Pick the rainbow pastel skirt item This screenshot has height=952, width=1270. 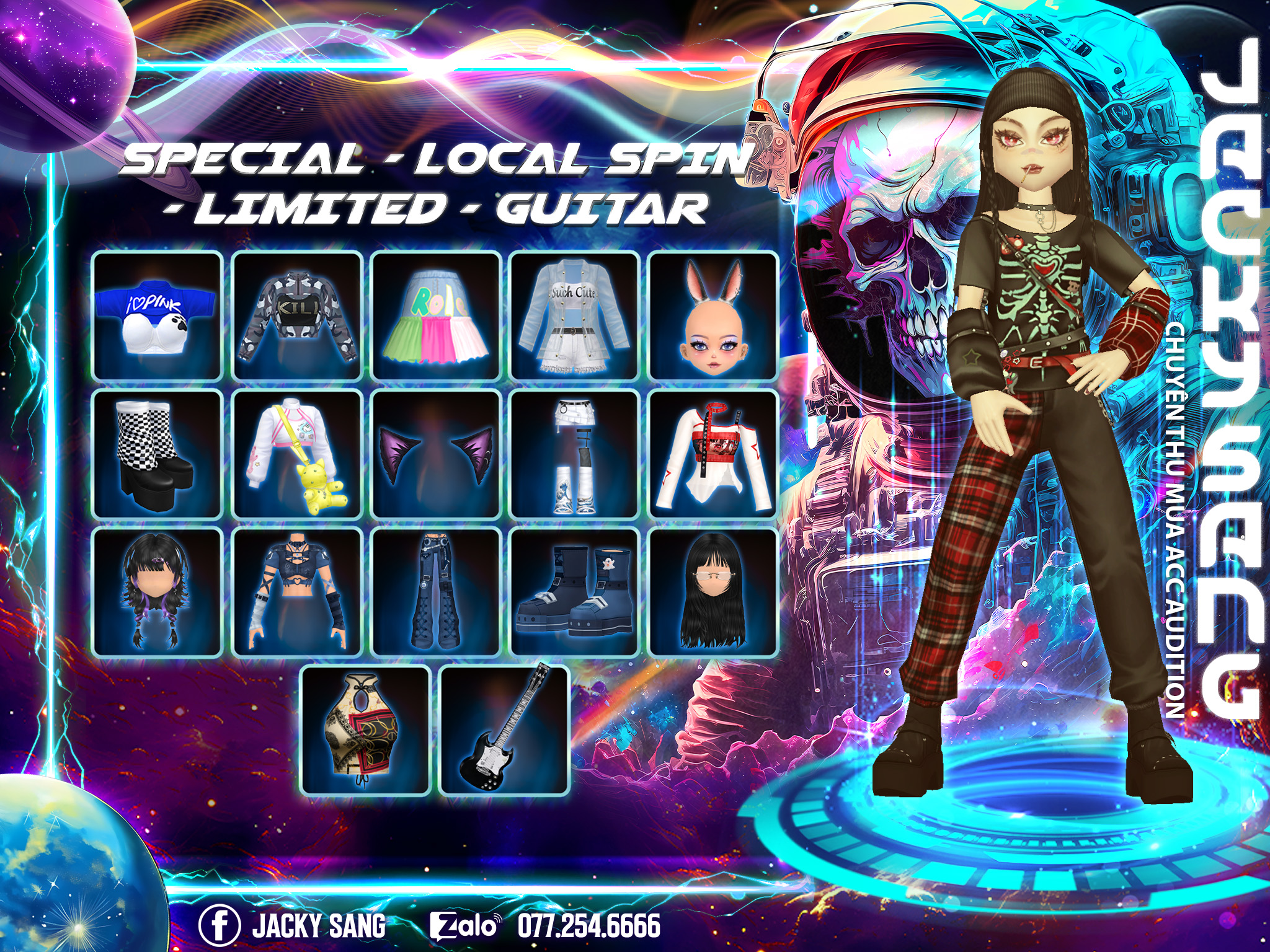(436, 315)
